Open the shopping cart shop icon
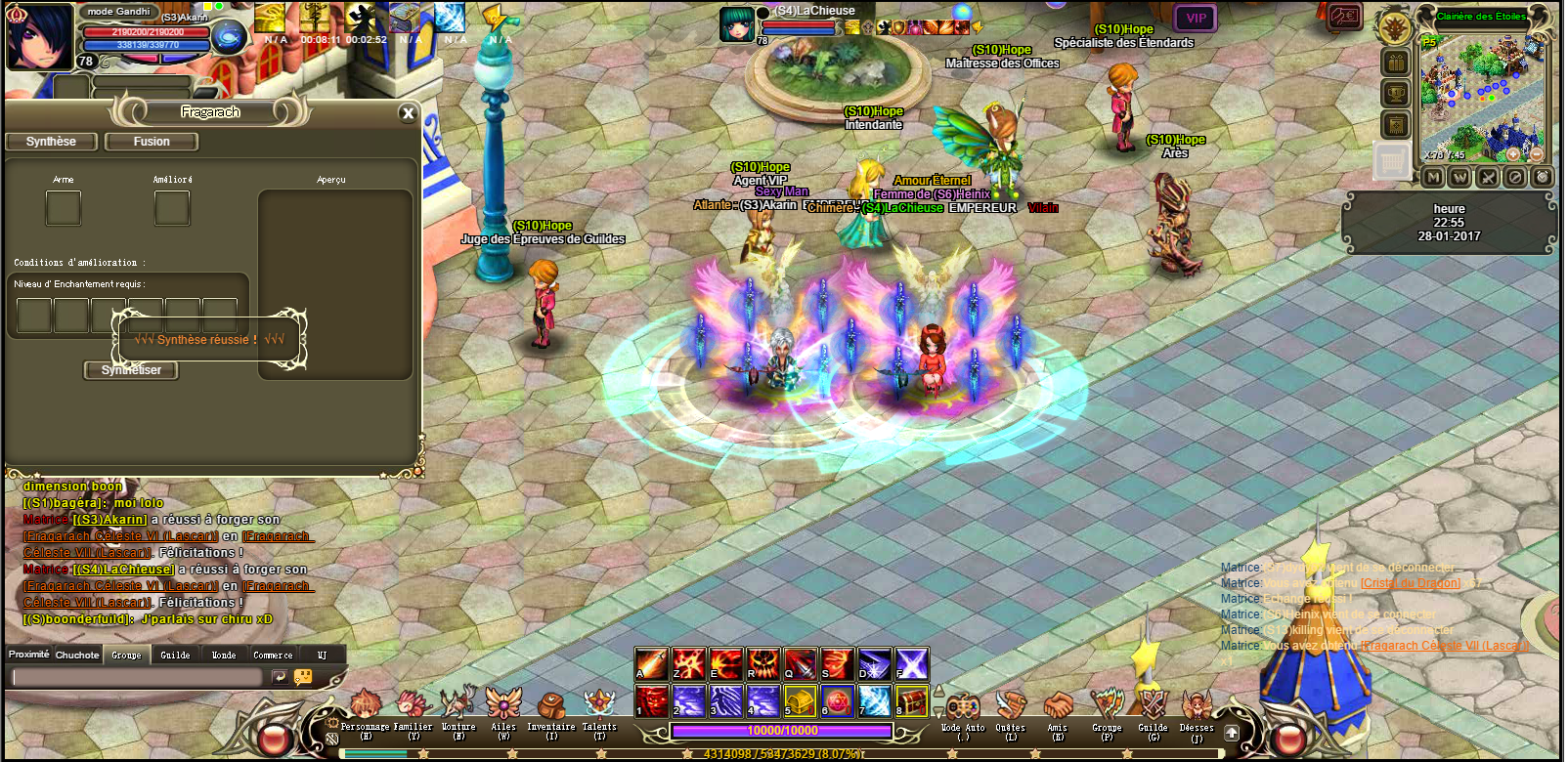The width and height of the screenshot is (1568, 762). [x=1392, y=161]
